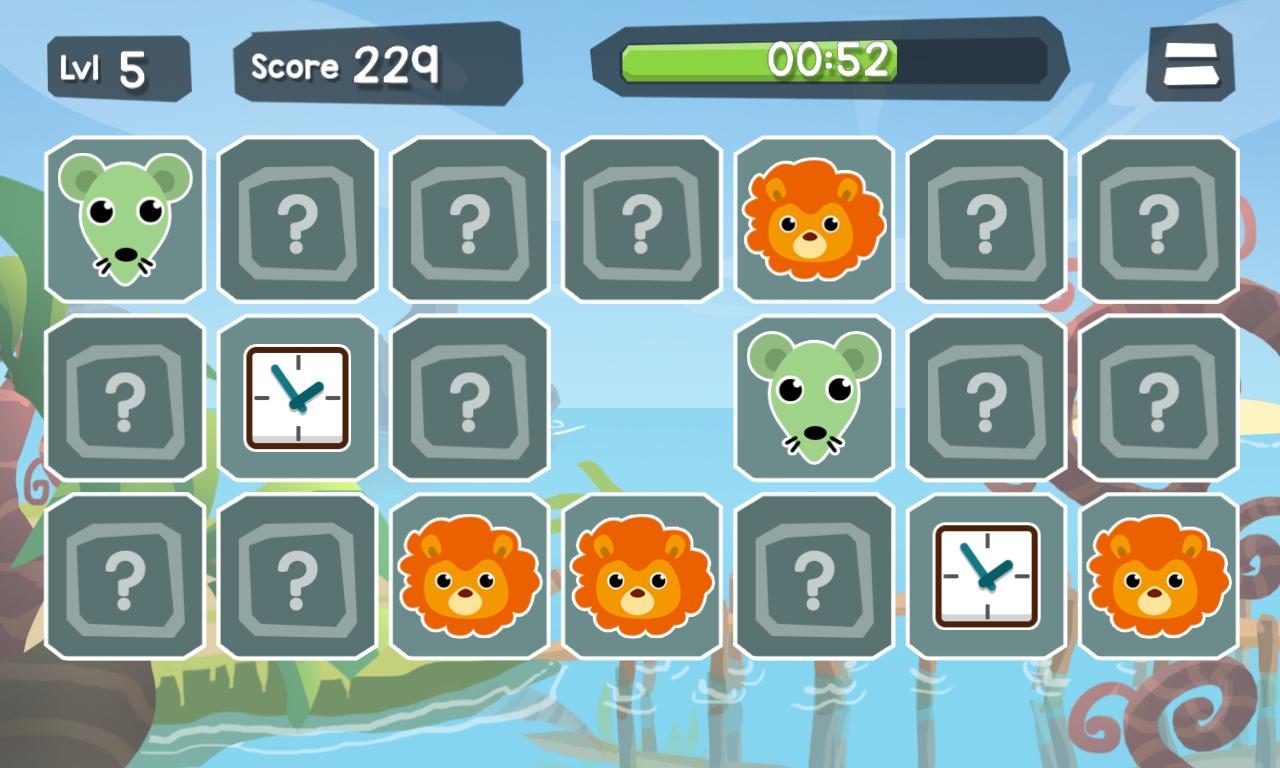This screenshot has width=1280, height=768.
Task: Select the clock card in the middle row
Action: pos(298,397)
